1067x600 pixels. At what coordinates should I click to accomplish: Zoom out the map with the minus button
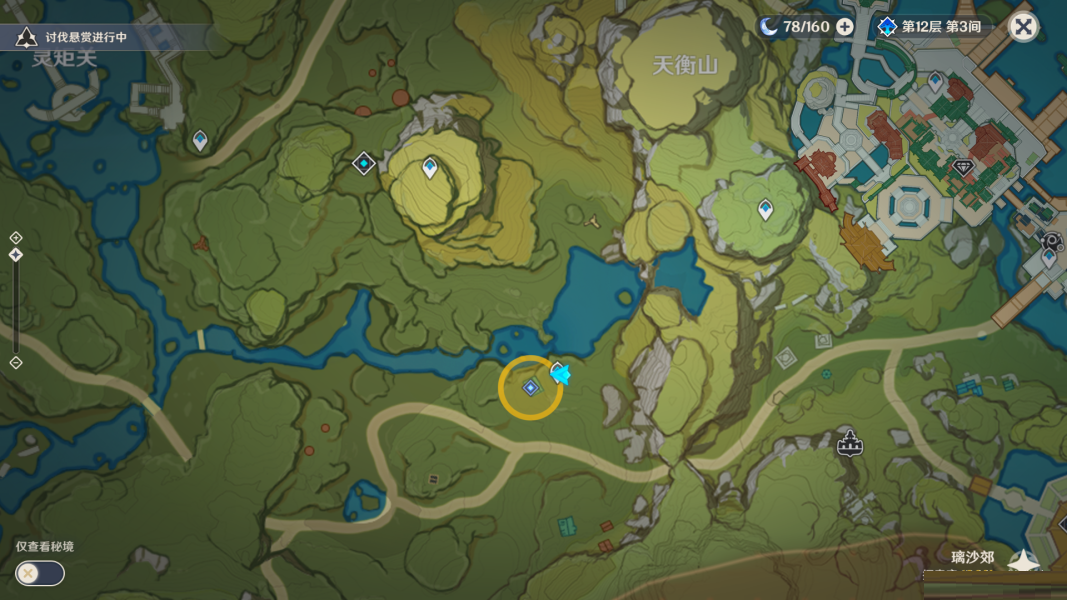16,362
